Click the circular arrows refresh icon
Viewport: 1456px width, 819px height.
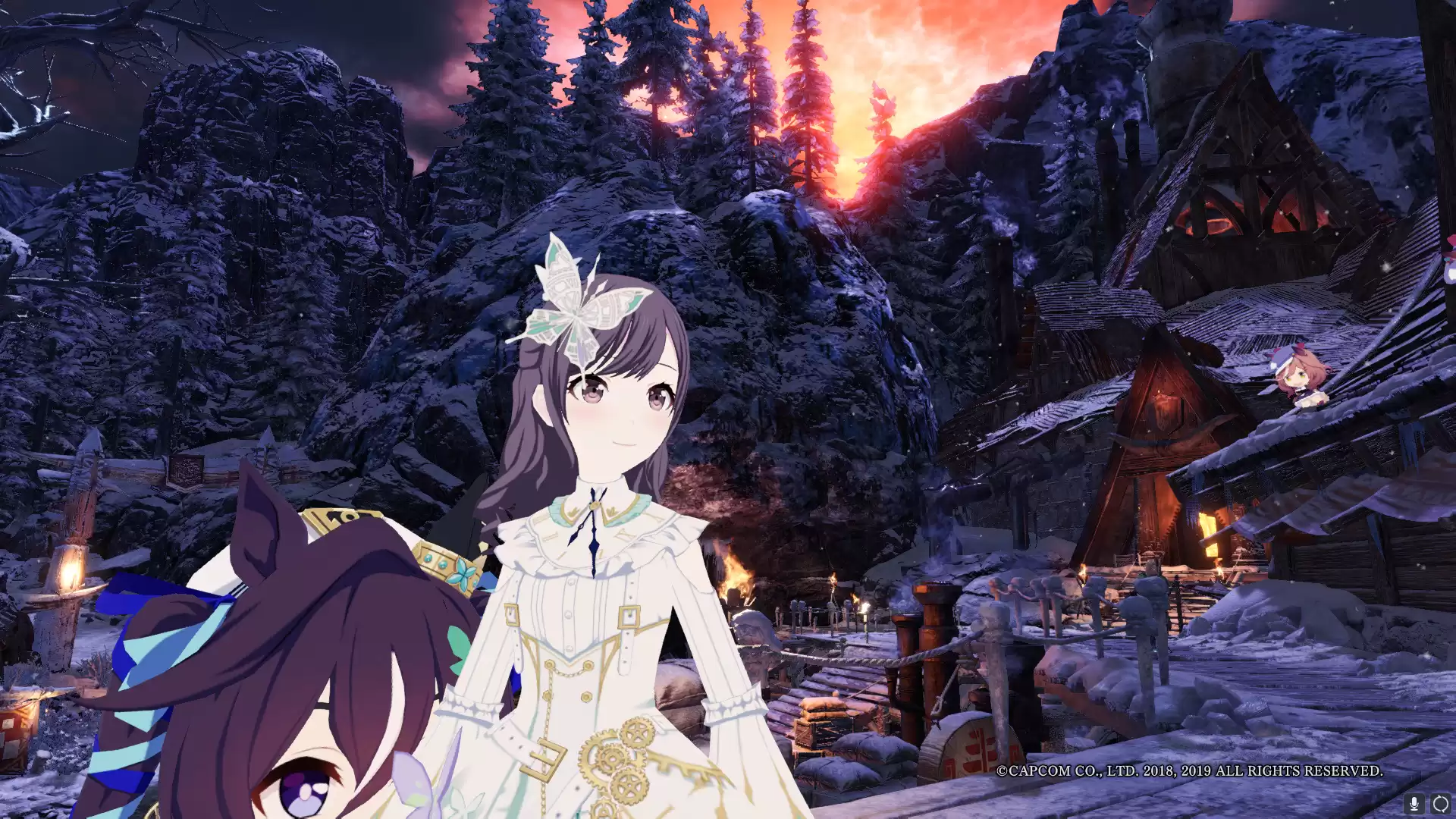1440,803
